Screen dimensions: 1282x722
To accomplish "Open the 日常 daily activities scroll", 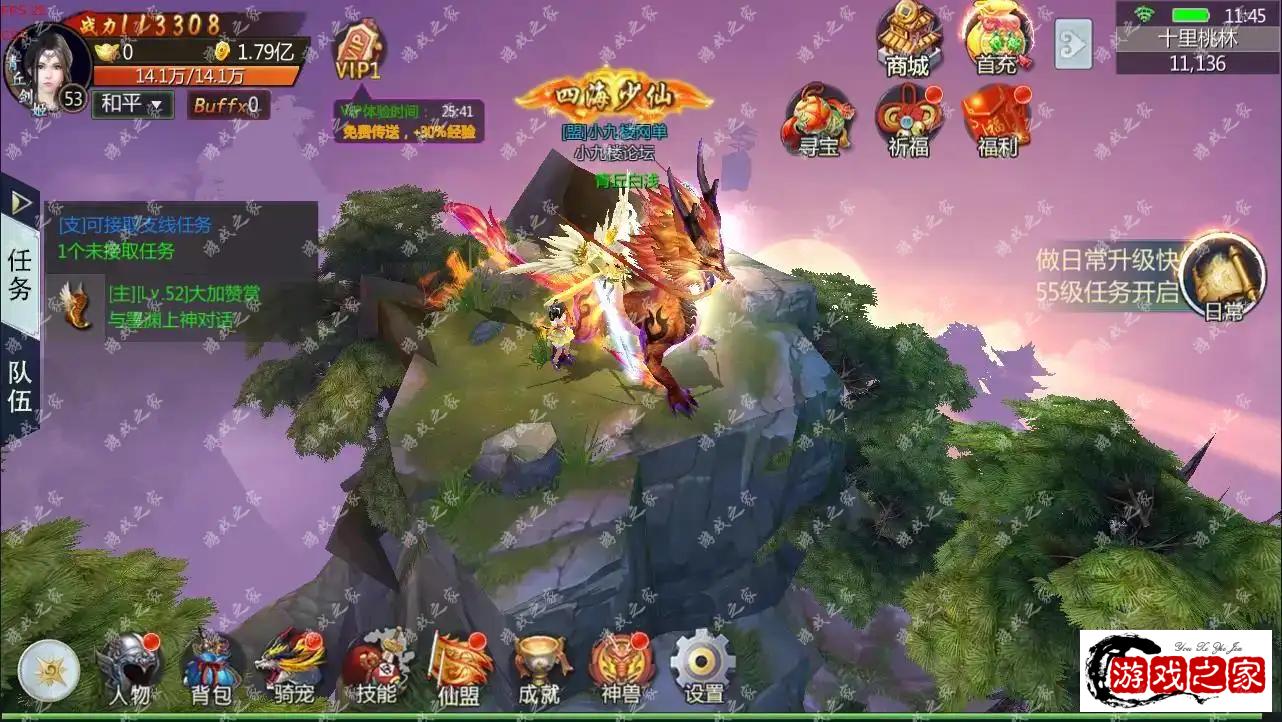I will click(1222, 276).
